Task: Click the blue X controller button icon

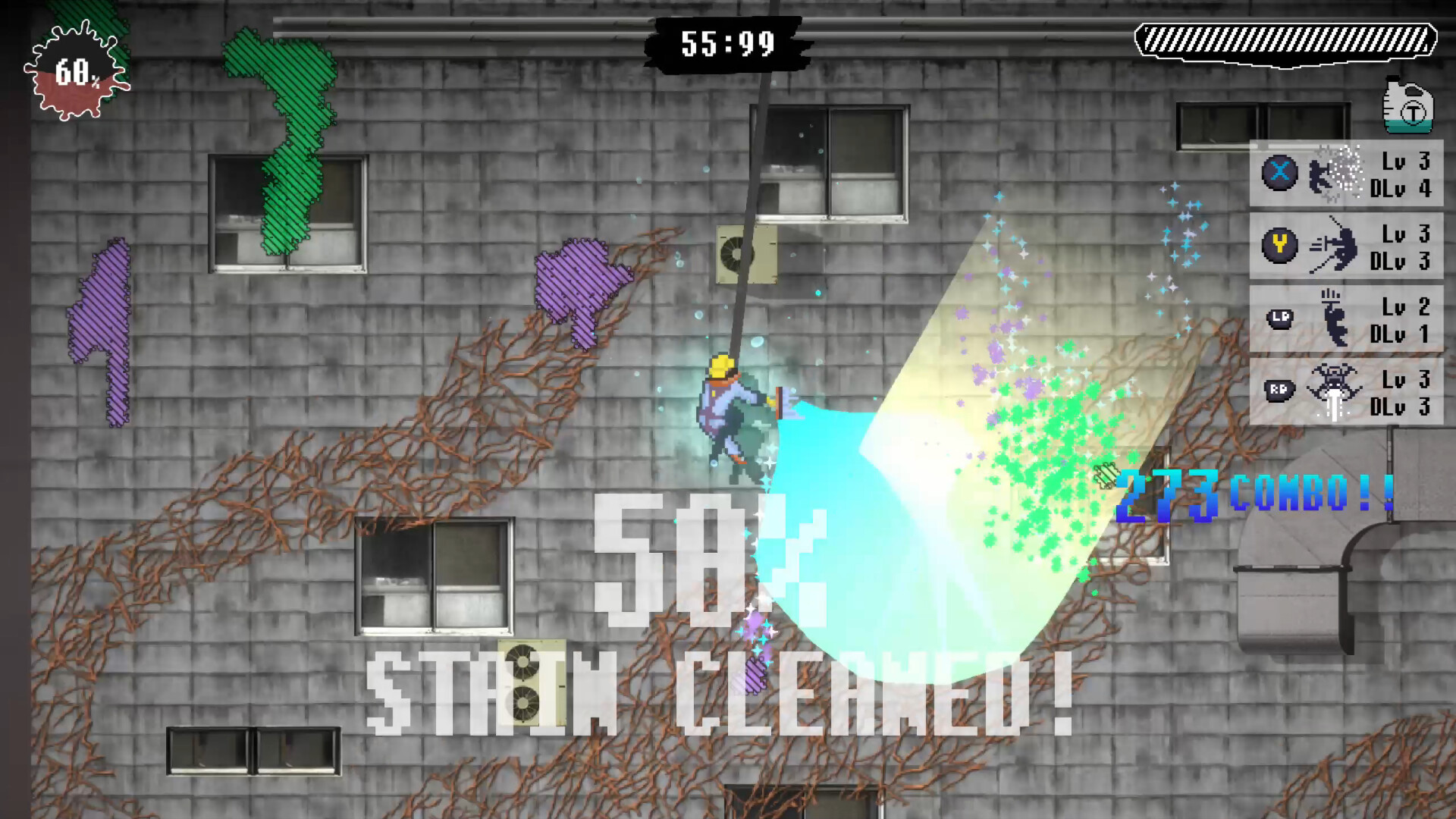Action: click(1279, 173)
